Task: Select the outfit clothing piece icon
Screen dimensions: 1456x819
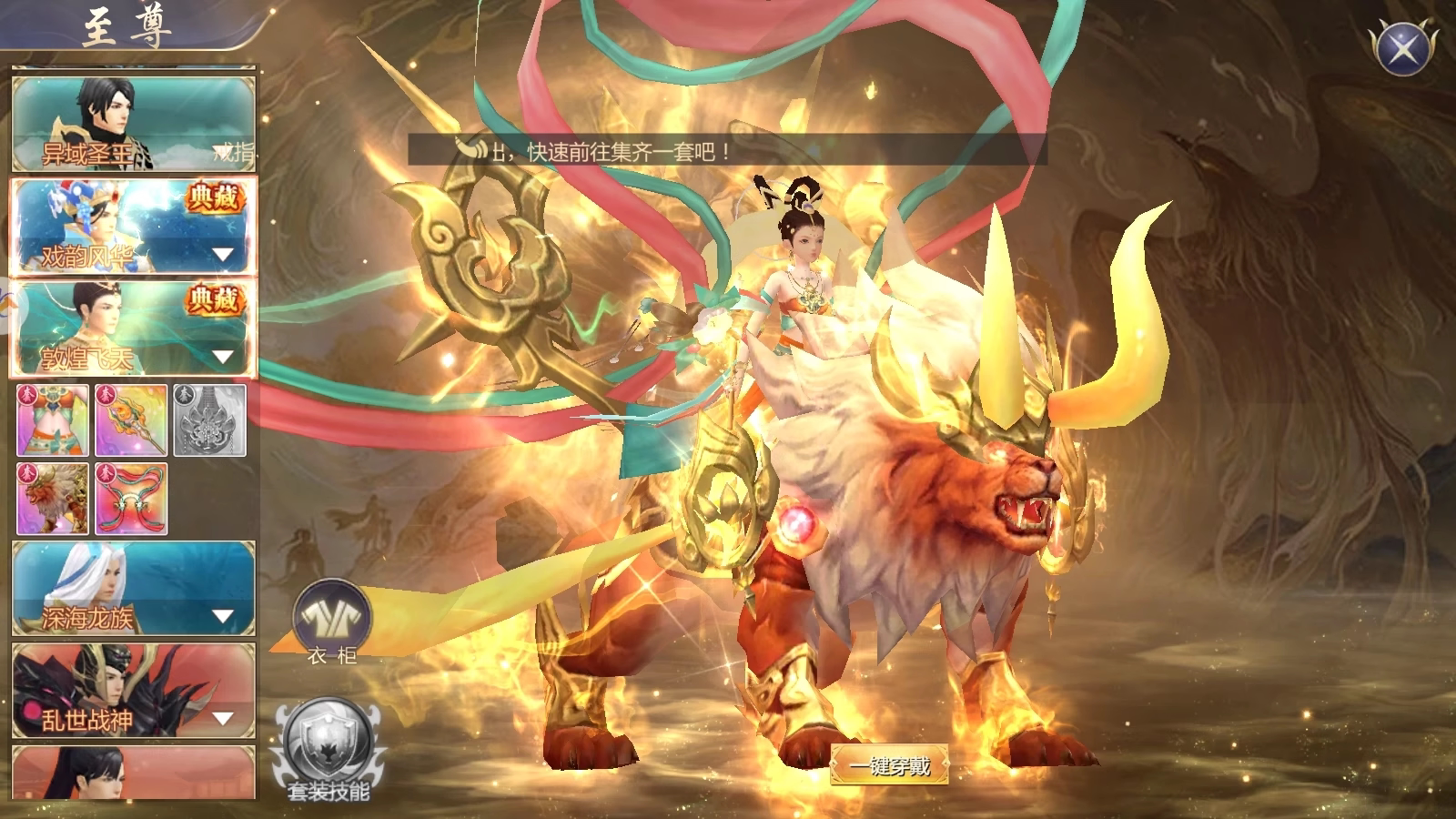Action: (x=53, y=420)
